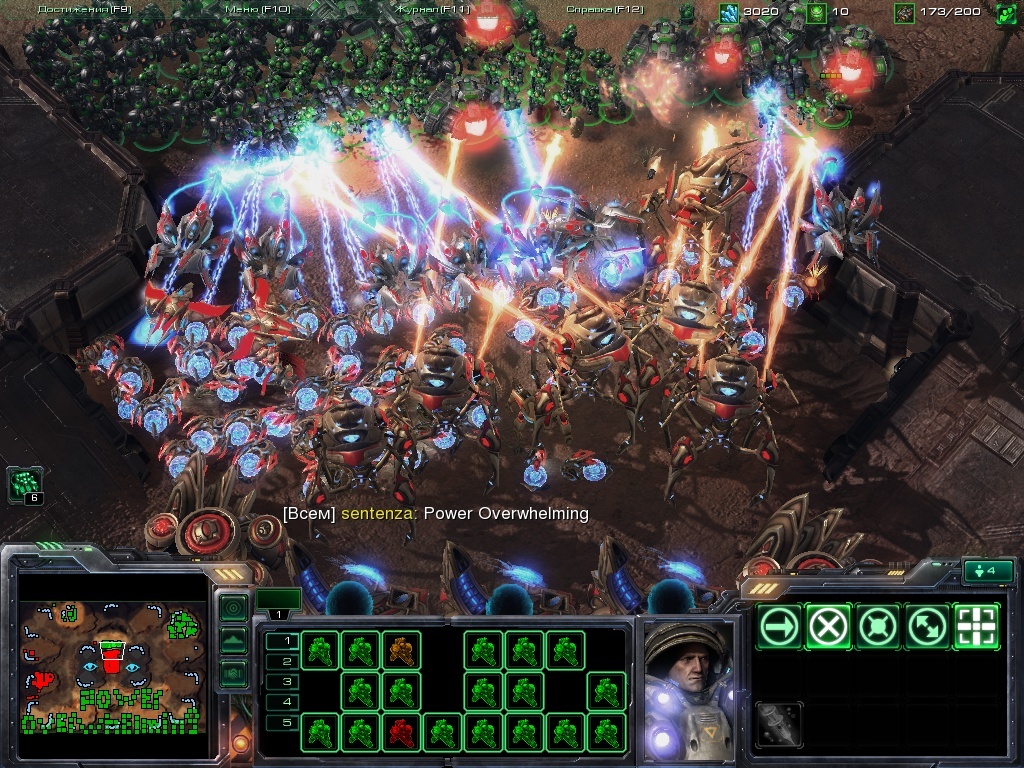
Task: Select the army group icon showing 6
Action: [25, 485]
